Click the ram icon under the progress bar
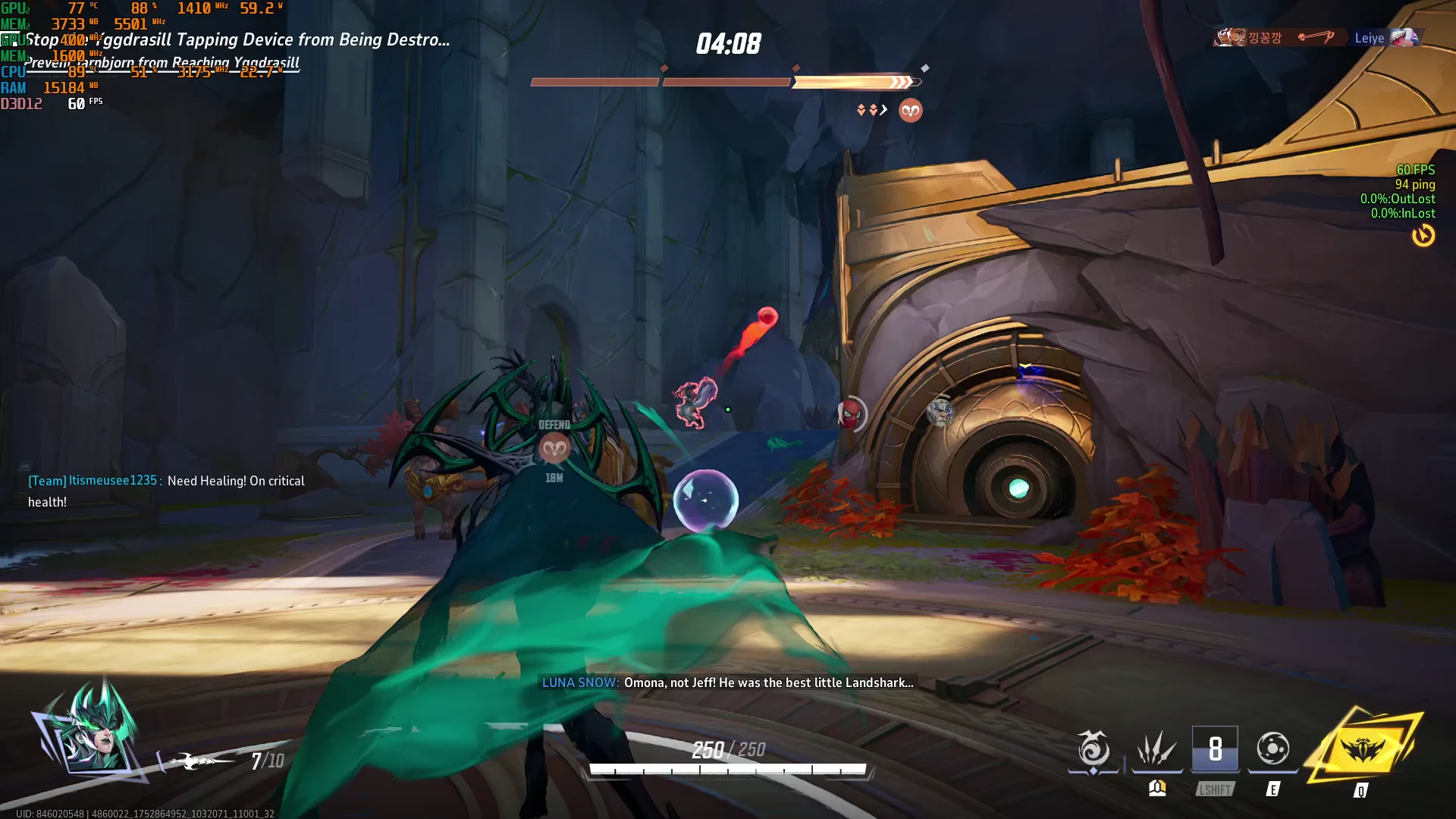 click(x=910, y=111)
